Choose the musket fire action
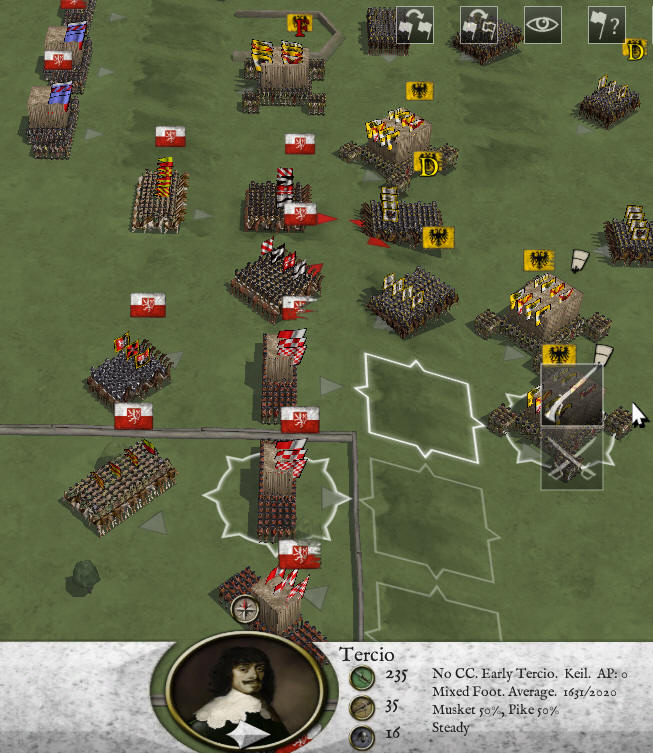This screenshot has height=753, width=653. 572,396
